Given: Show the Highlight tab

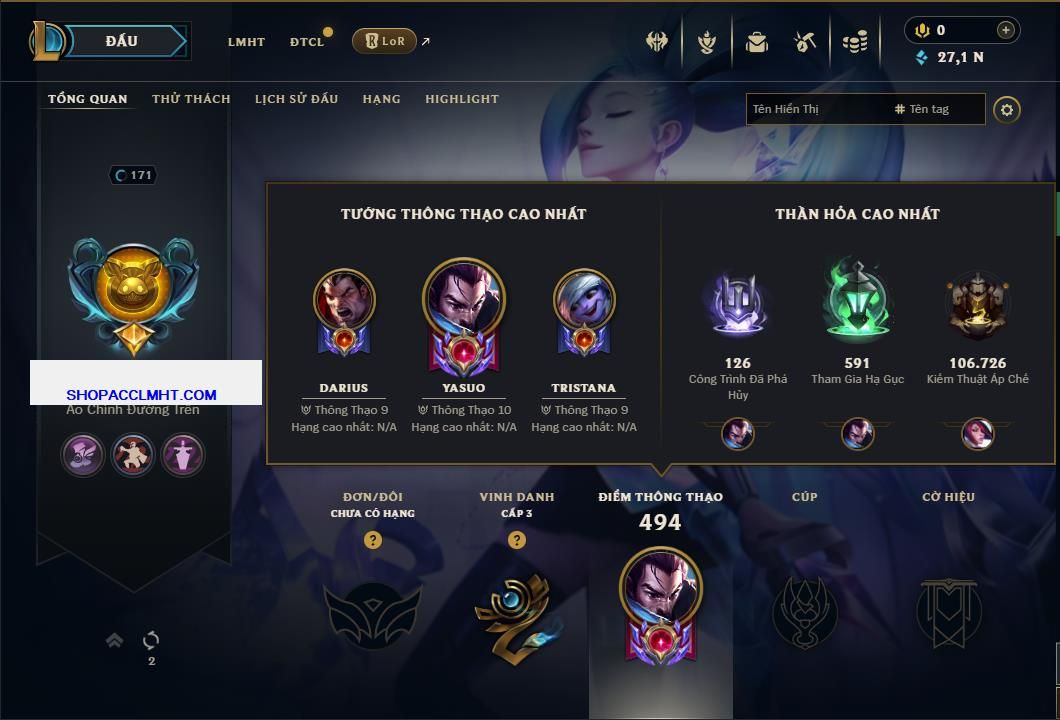Looking at the screenshot, I should (462, 99).
